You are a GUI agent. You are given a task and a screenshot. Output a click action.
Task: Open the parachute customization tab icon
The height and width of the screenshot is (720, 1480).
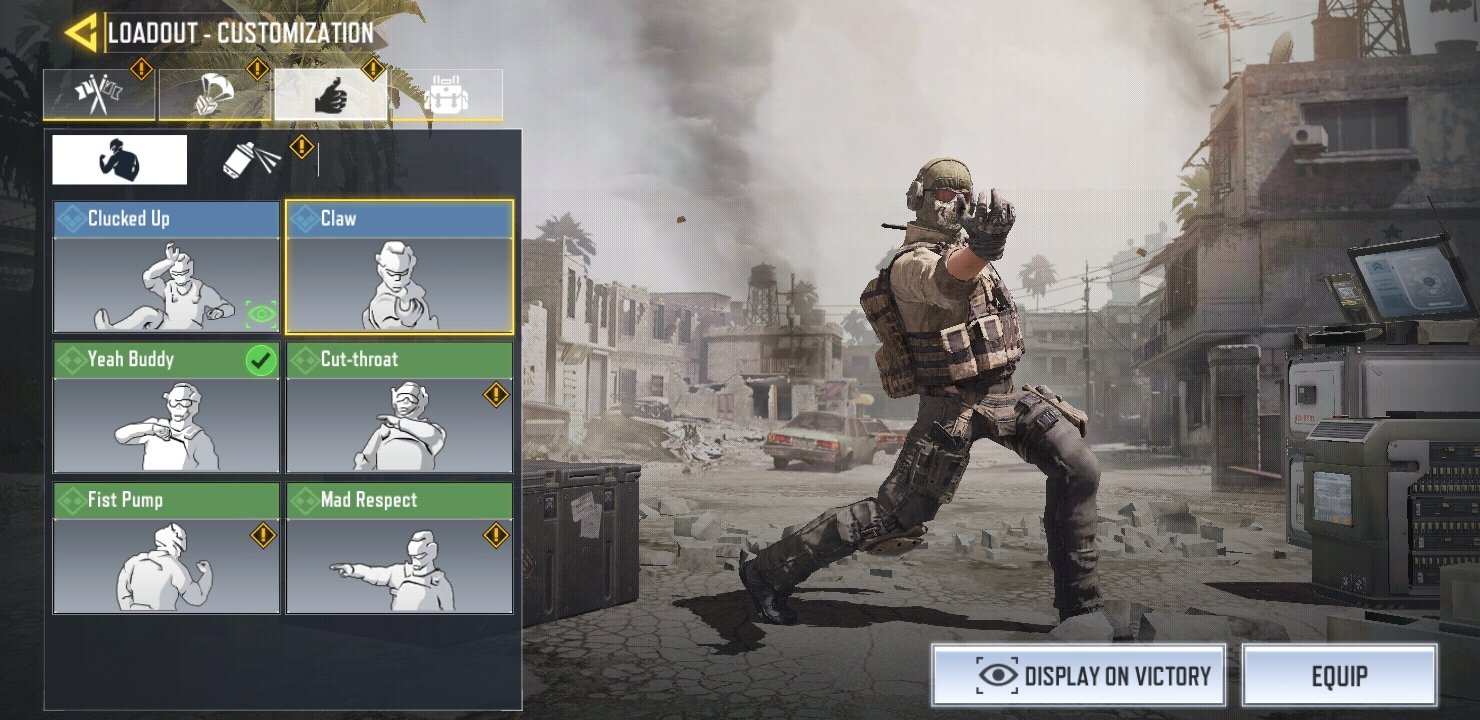(x=213, y=95)
